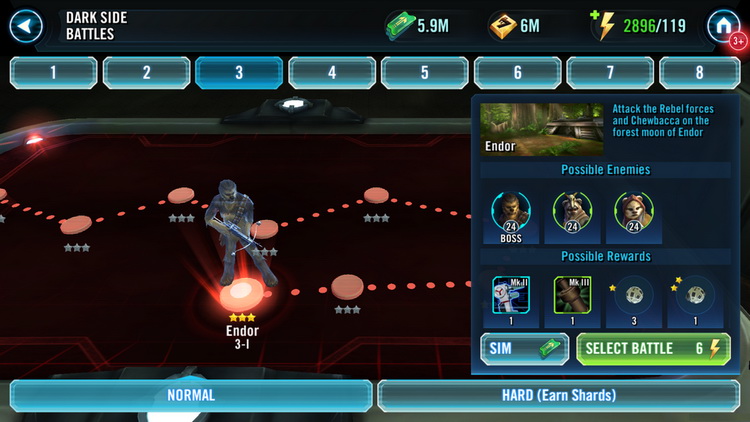Tap the orange crystal currency icon
Screen dimensions: 750x422
(x=502, y=26)
